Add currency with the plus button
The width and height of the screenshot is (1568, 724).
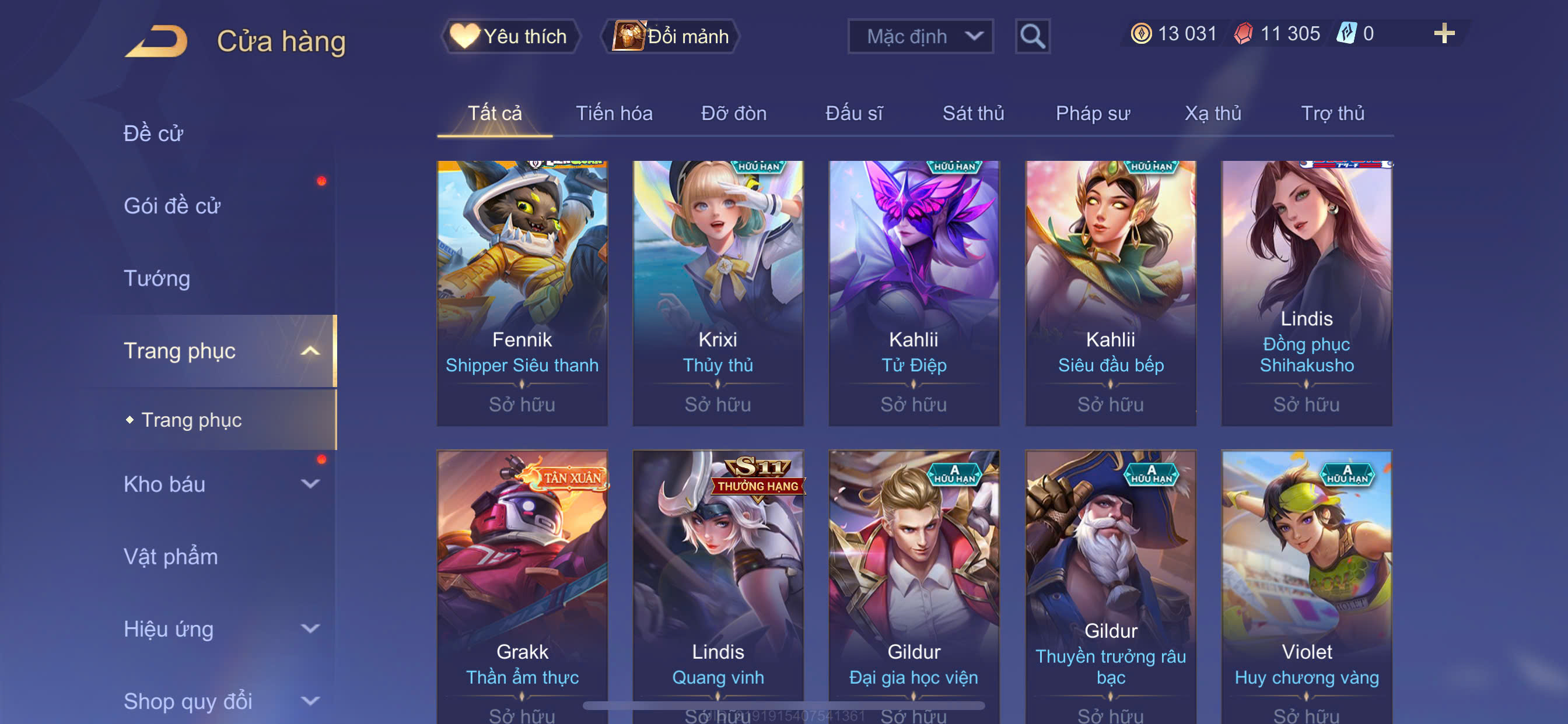[x=1443, y=33]
